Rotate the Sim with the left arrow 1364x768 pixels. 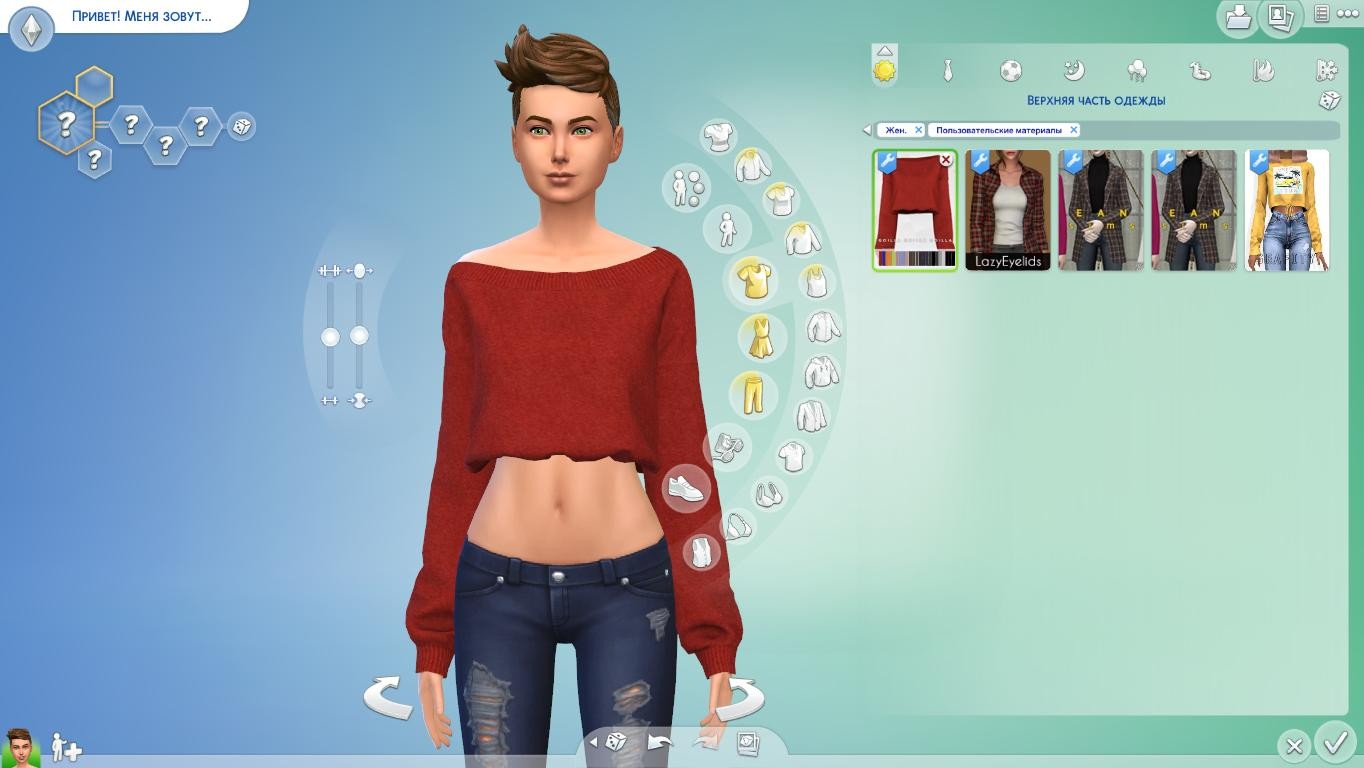388,696
